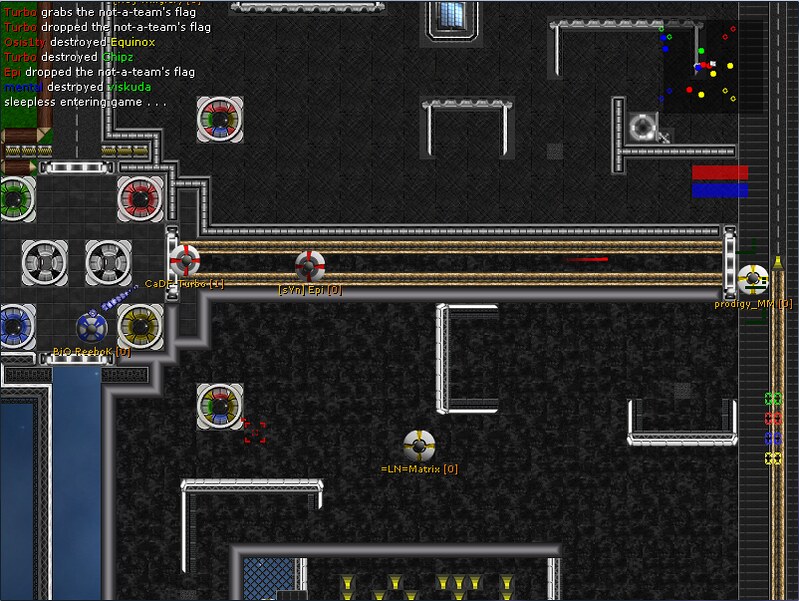Click the radar minimap
Image resolution: width=799 pixels, height=601 pixels.
[712, 66]
